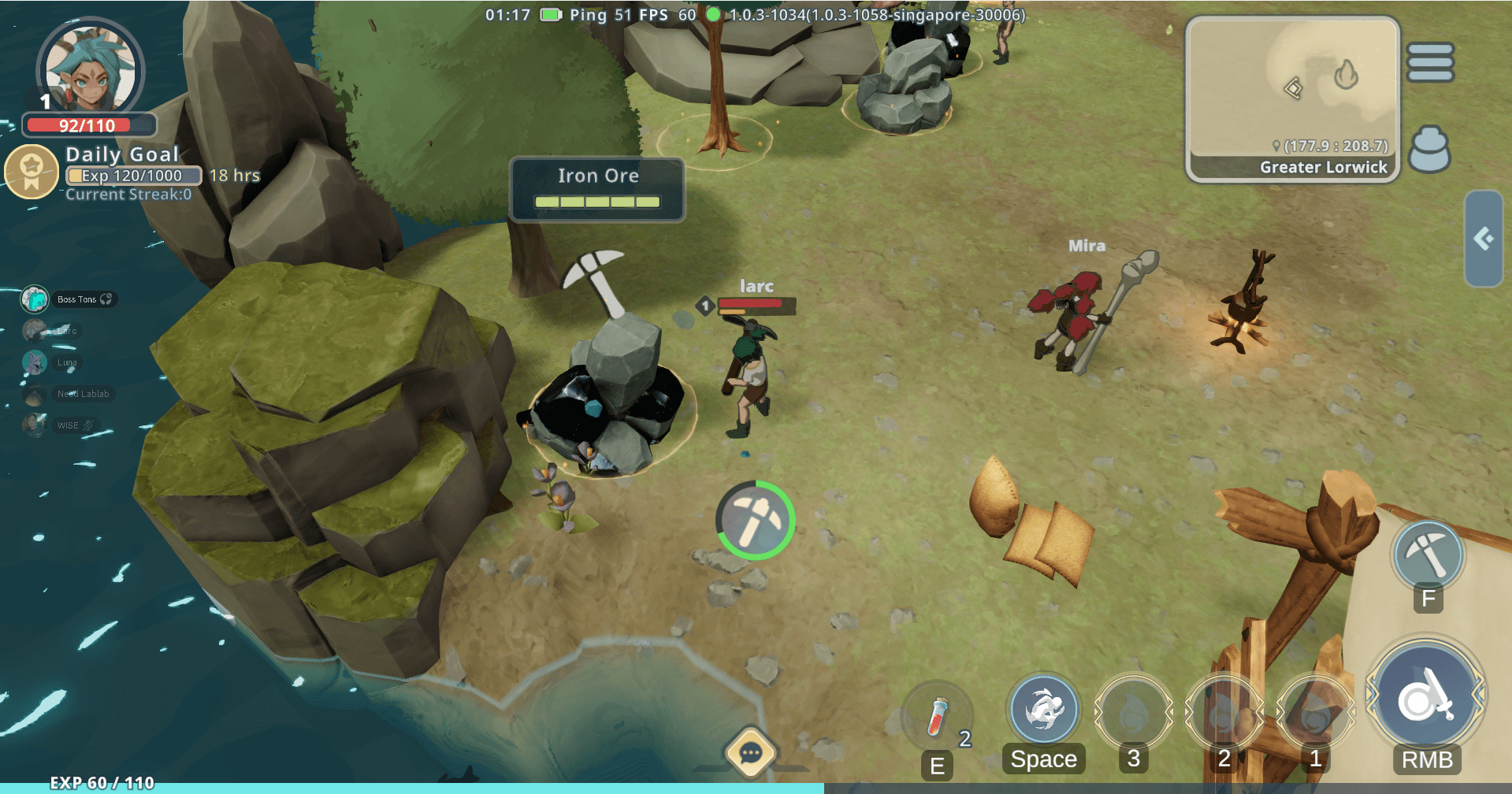
Task: Open the bag icon below the menu
Action: 1429,149
